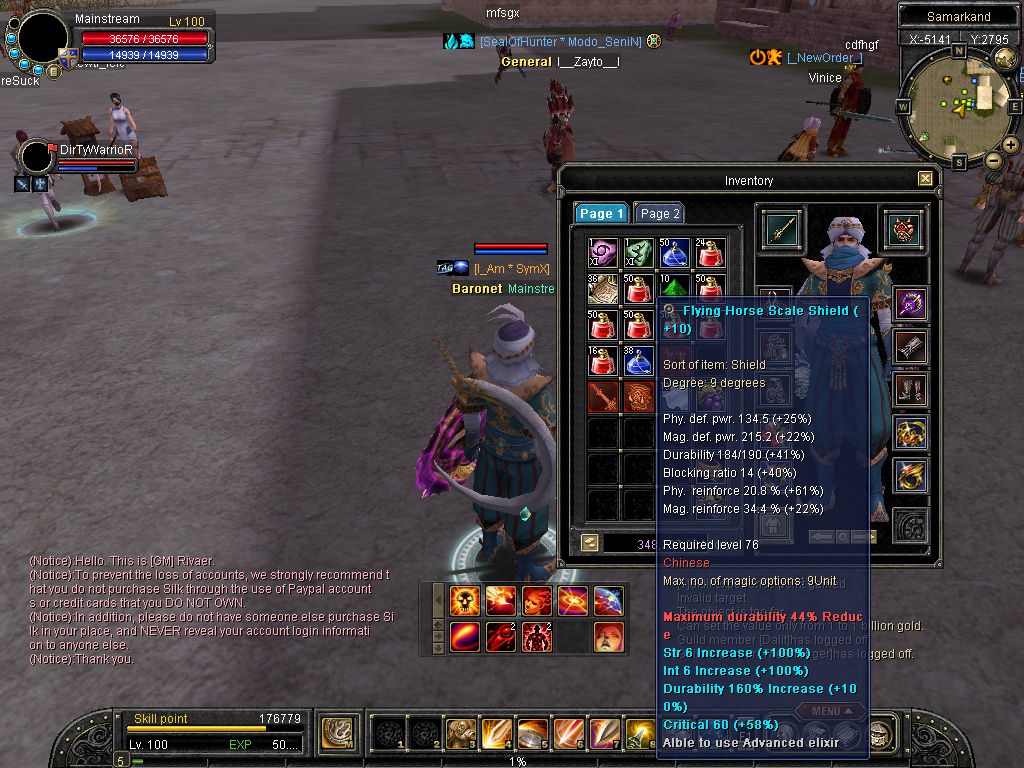Click the equipped spear weapon slot
This screenshot has height=768, width=1024.
click(780, 229)
